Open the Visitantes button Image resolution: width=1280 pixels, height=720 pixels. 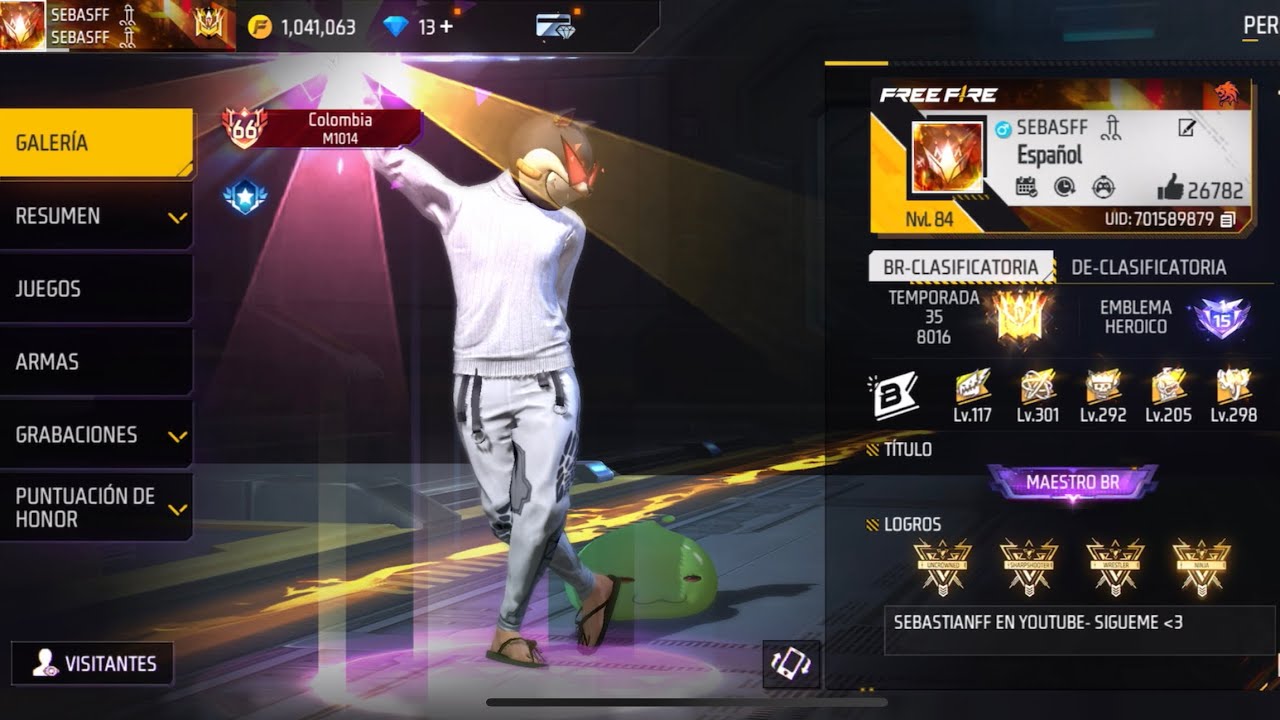[91, 663]
